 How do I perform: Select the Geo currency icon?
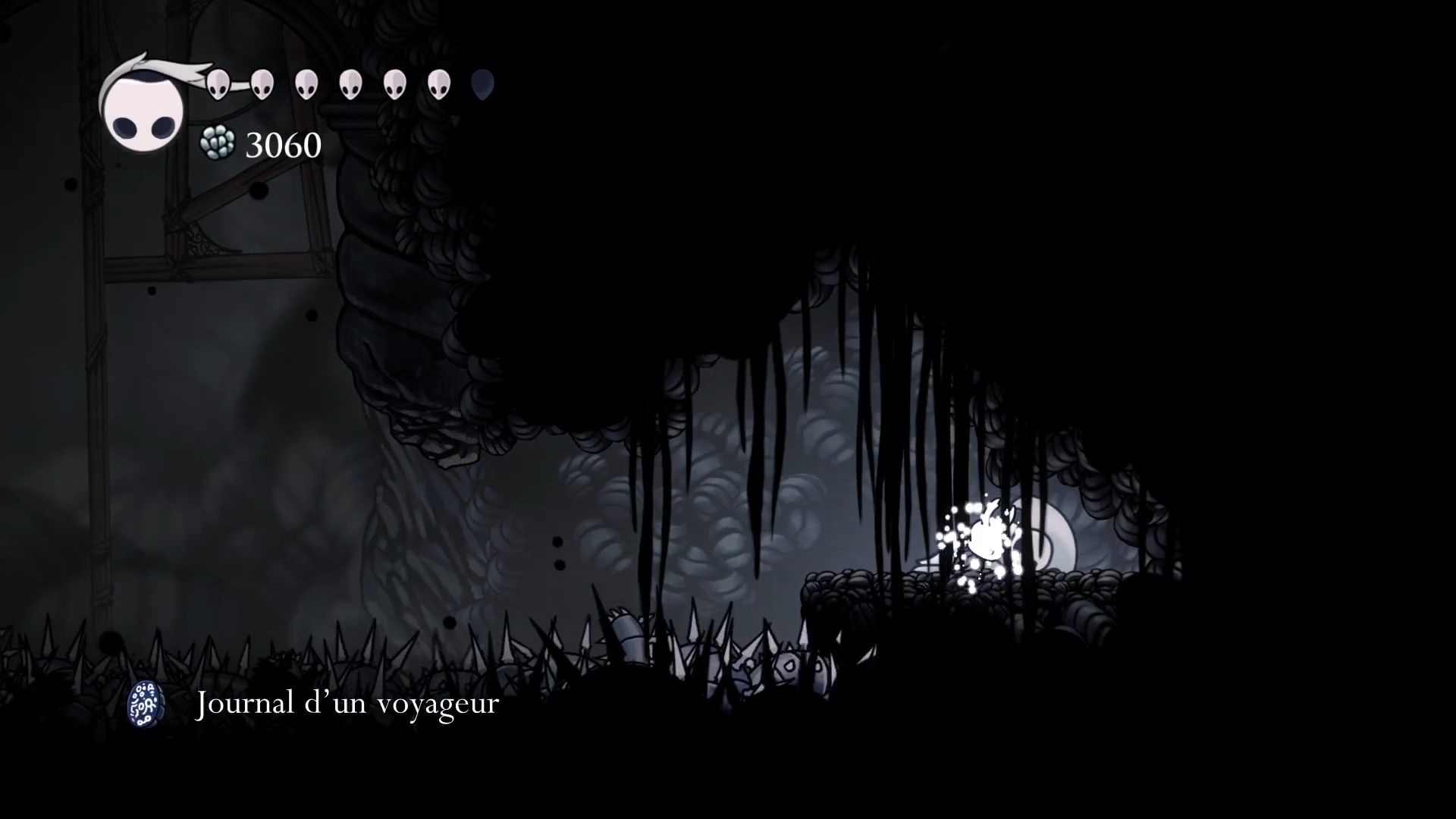tap(217, 143)
